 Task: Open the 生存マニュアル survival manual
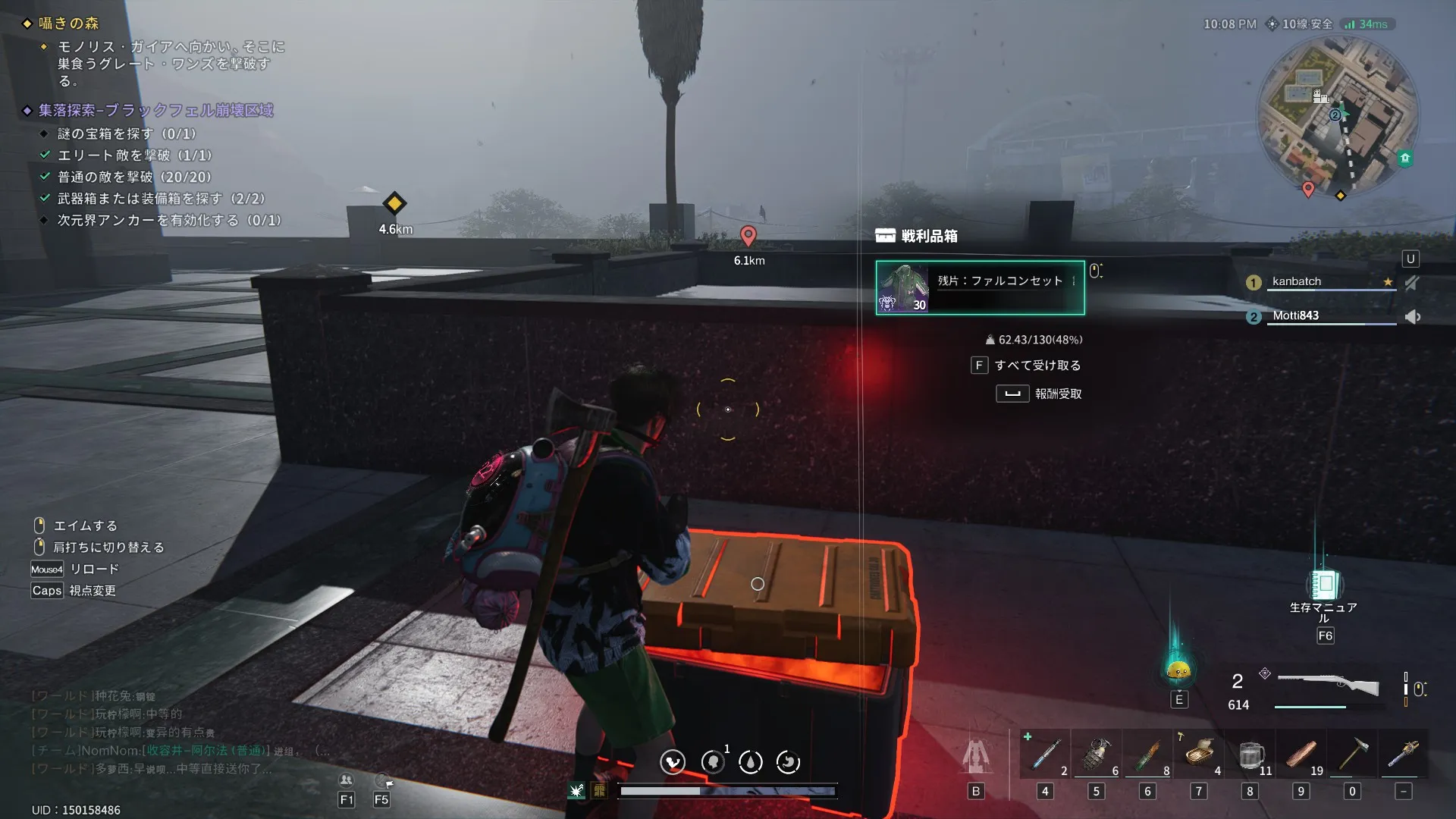point(1325,585)
